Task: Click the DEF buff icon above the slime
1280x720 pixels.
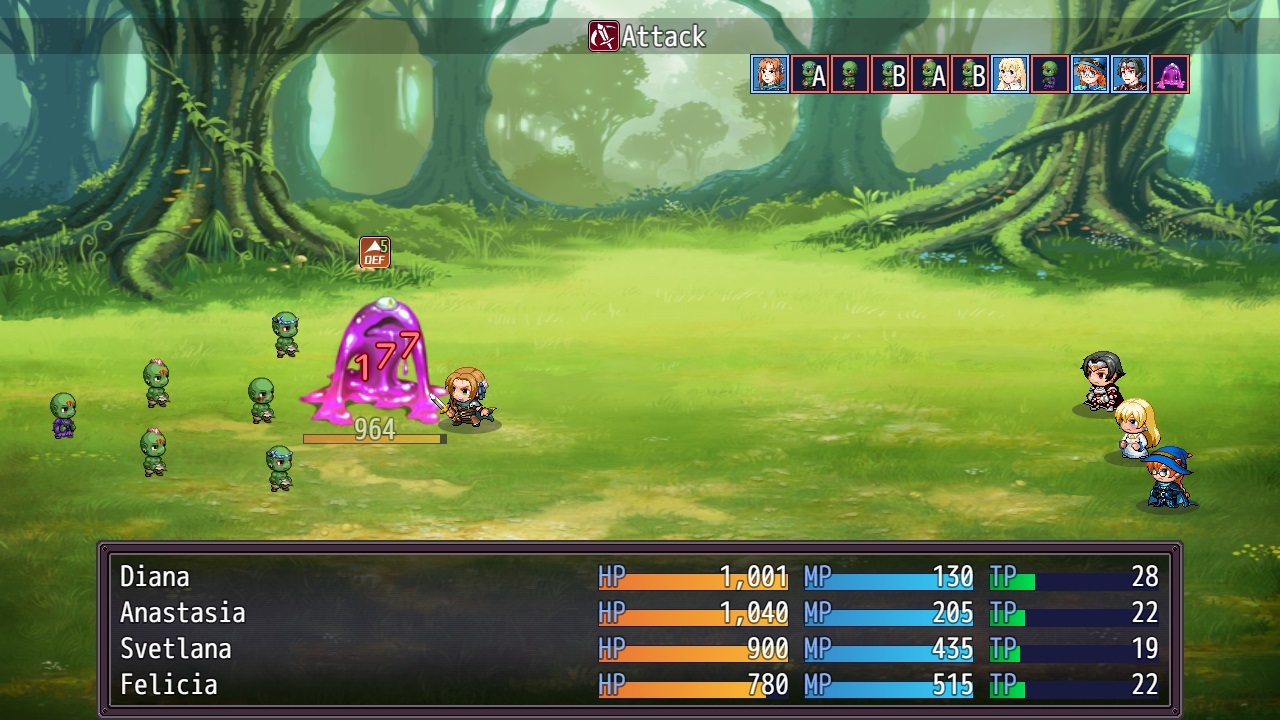Action: click(x=375, y=252)
